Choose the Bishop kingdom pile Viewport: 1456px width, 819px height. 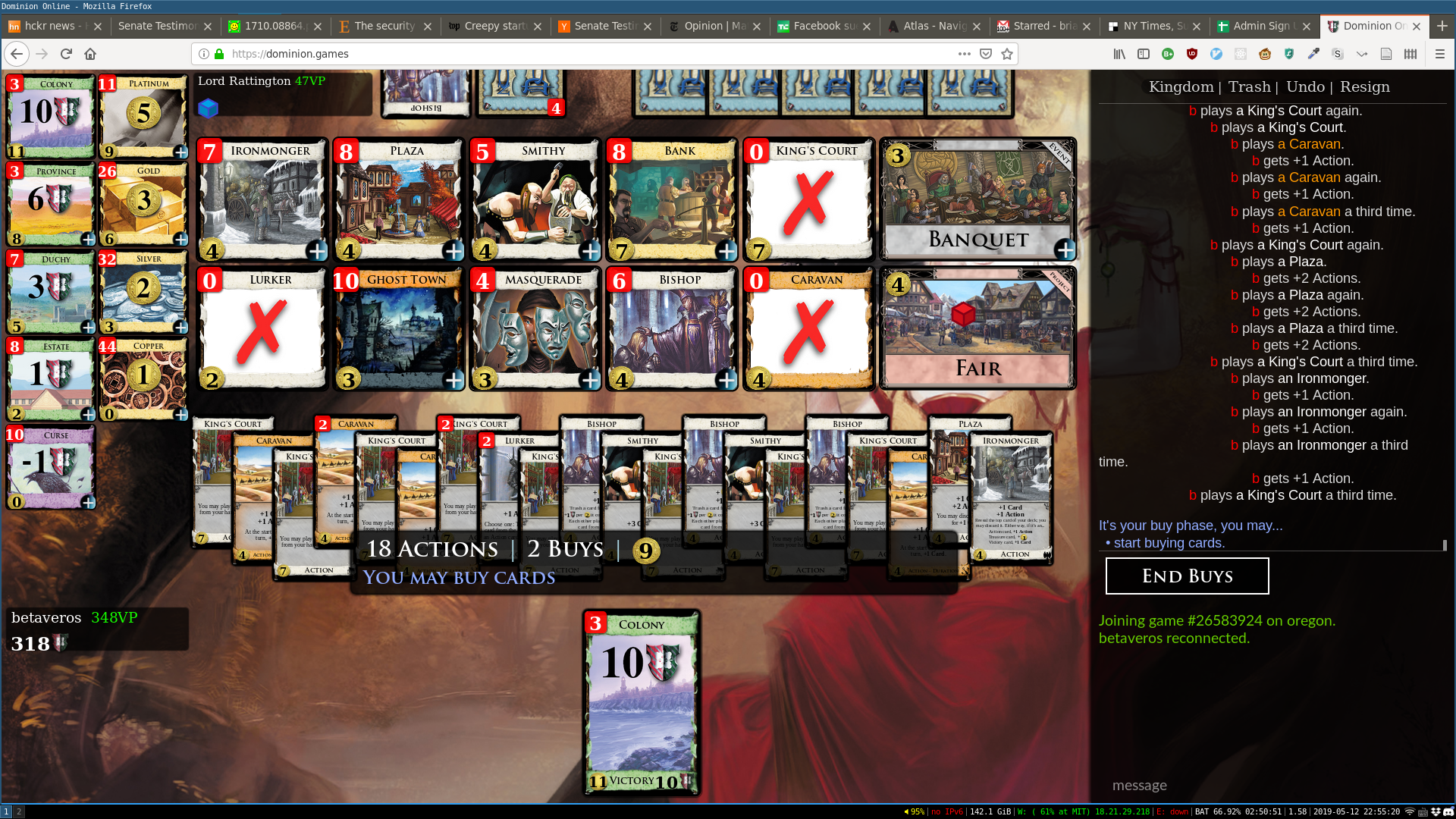[x=672, y=329]
